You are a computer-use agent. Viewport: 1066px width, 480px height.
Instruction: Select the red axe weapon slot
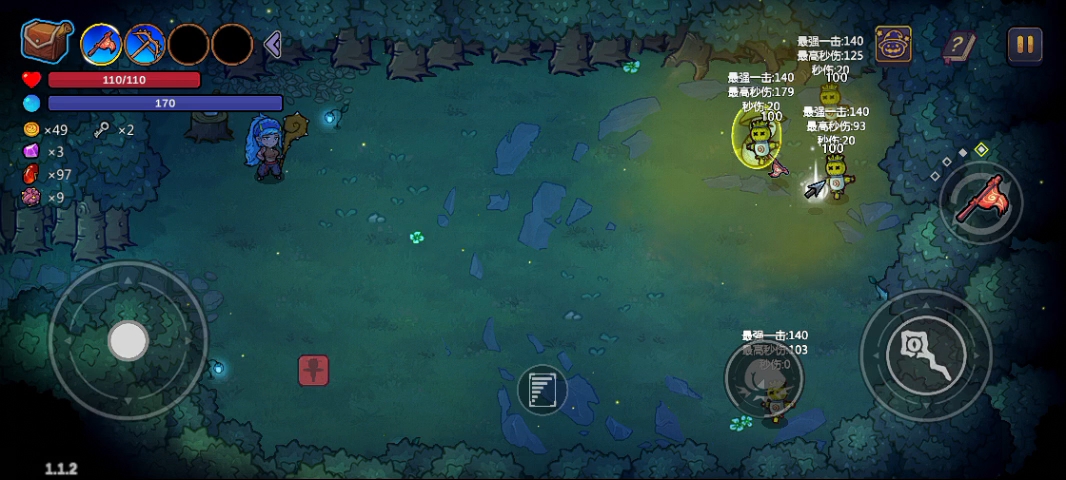pos(101,44)
